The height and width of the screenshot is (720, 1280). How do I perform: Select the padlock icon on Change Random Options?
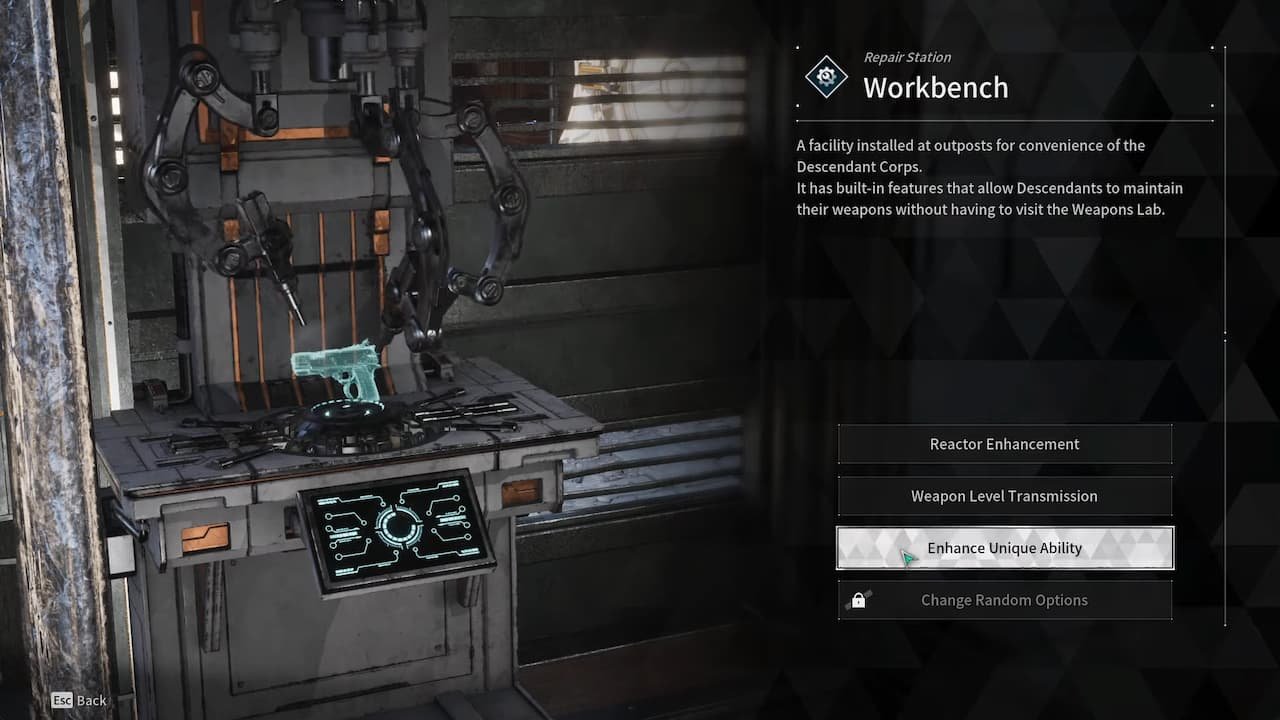pos(861,600)
